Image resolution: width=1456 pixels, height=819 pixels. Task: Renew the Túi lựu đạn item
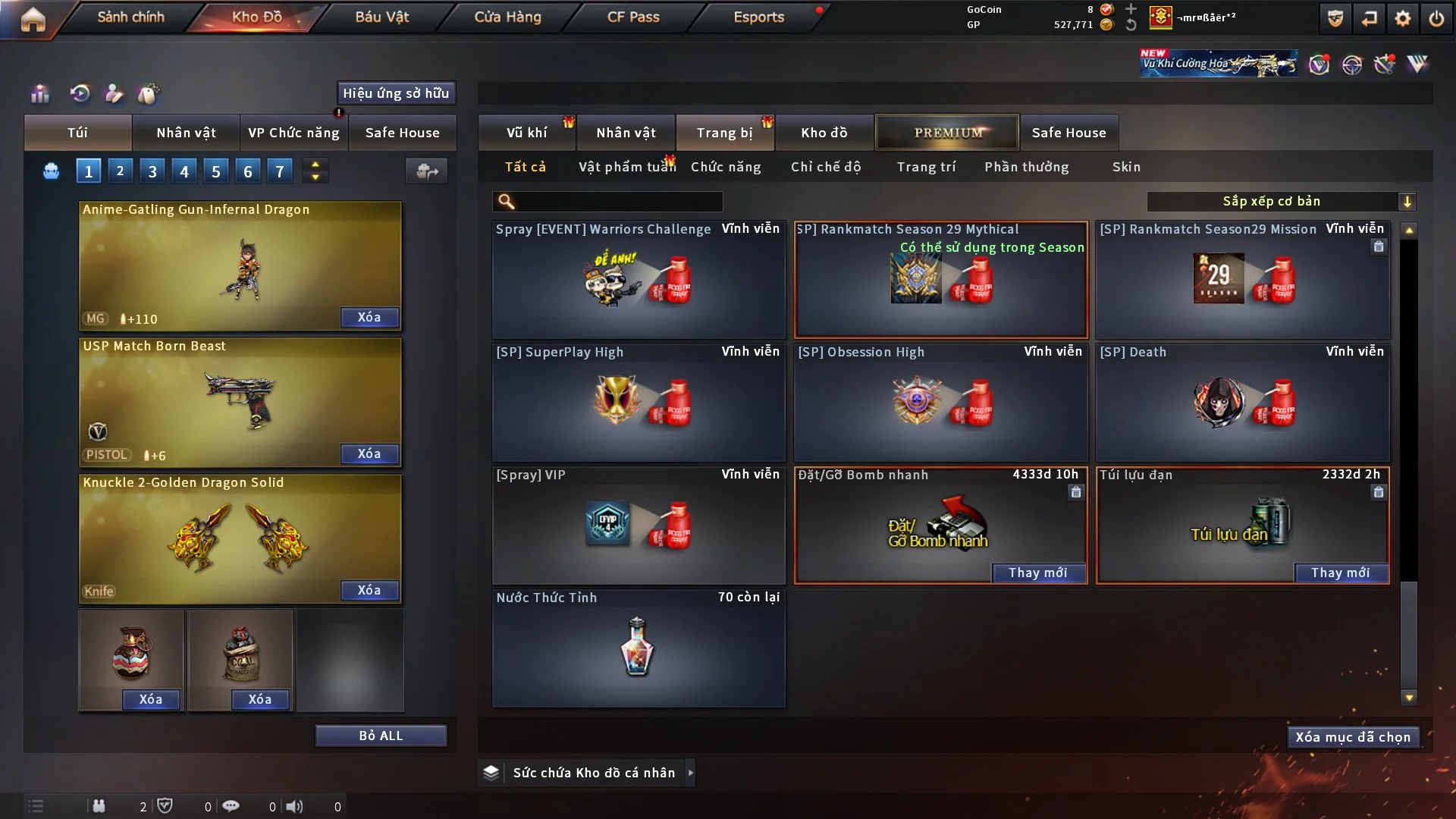[1340, 573]
